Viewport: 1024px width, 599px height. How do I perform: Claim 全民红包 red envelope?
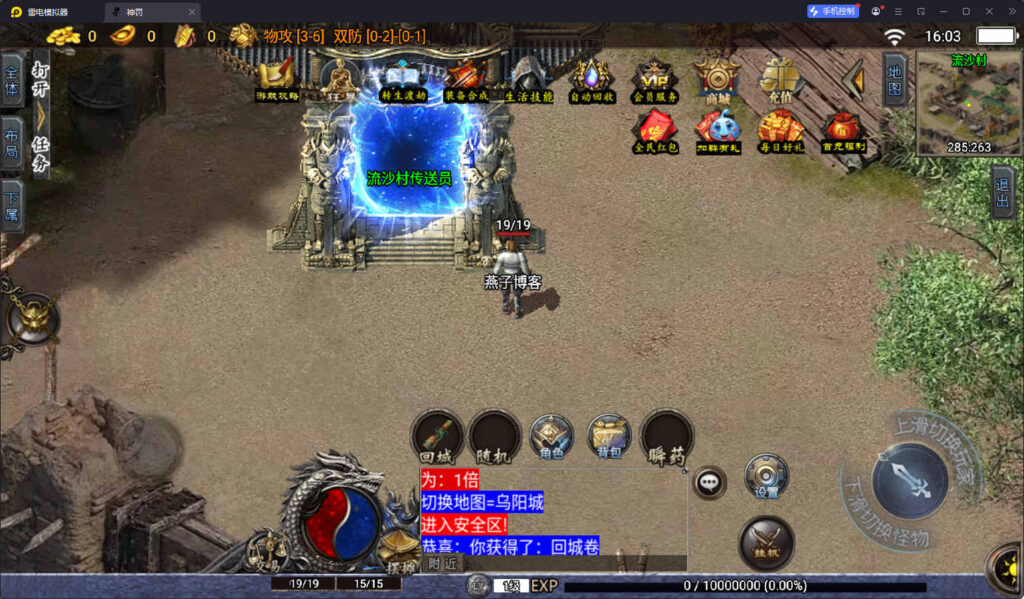(655, 131)
